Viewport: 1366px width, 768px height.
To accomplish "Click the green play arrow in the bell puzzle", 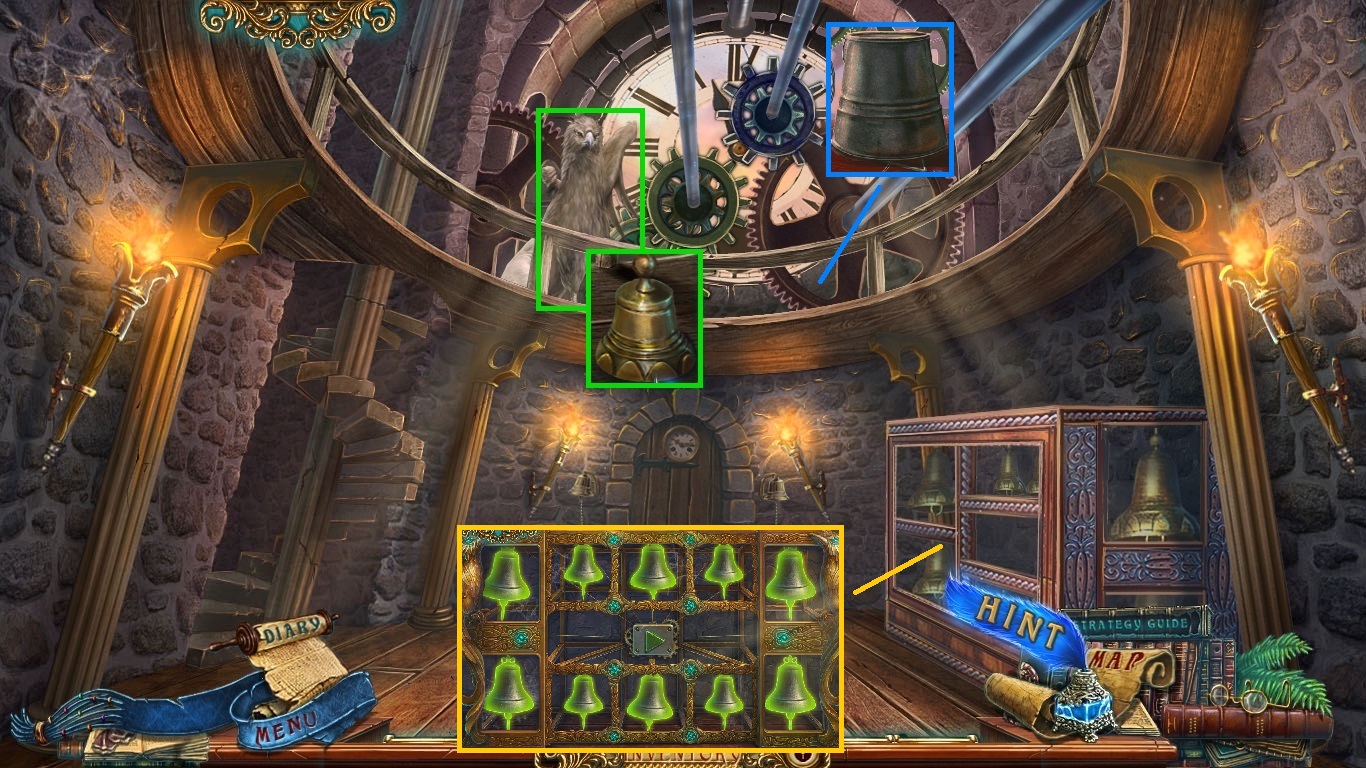I will point(651,639).
